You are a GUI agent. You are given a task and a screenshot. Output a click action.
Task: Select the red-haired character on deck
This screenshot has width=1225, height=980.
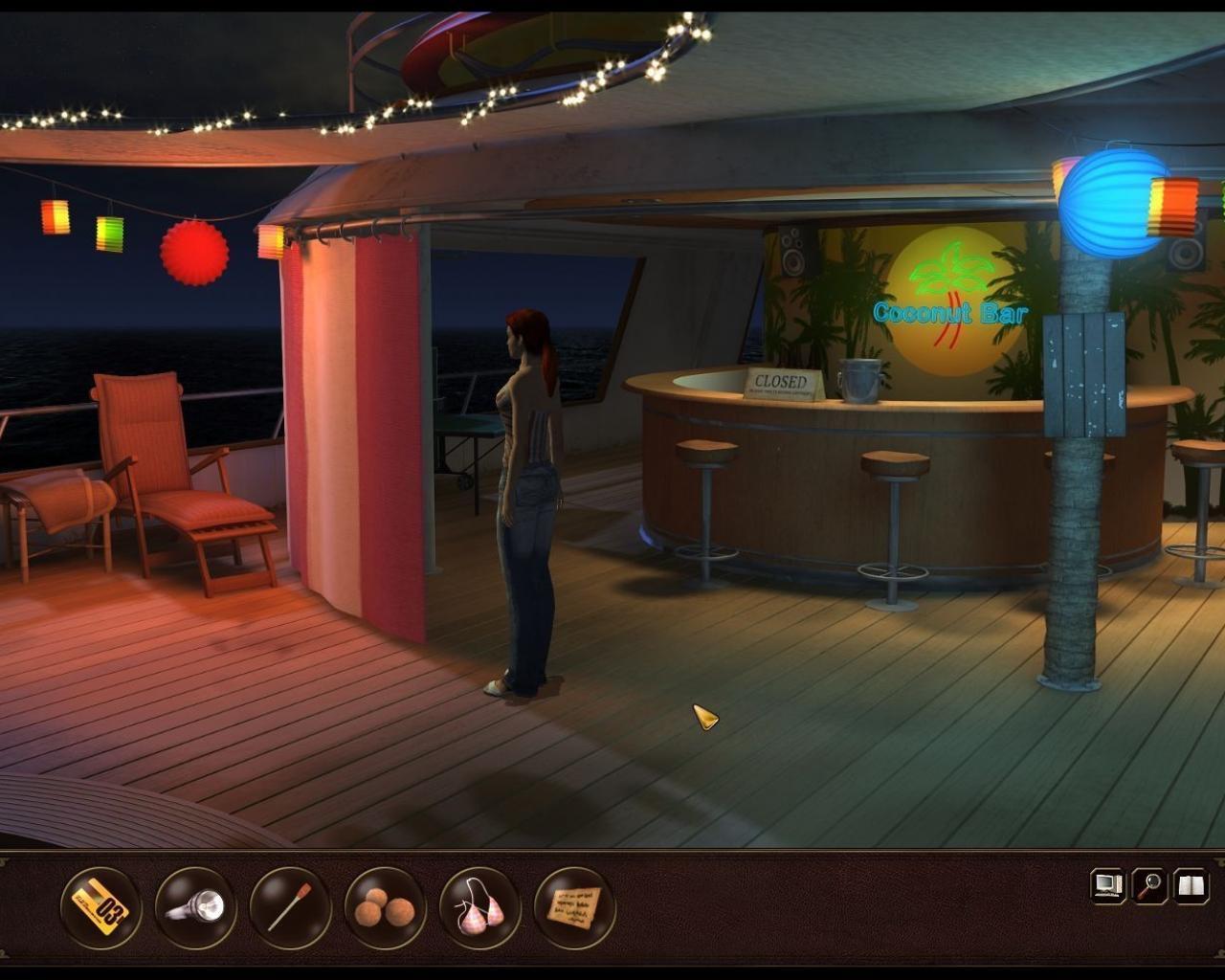point(526,479)
